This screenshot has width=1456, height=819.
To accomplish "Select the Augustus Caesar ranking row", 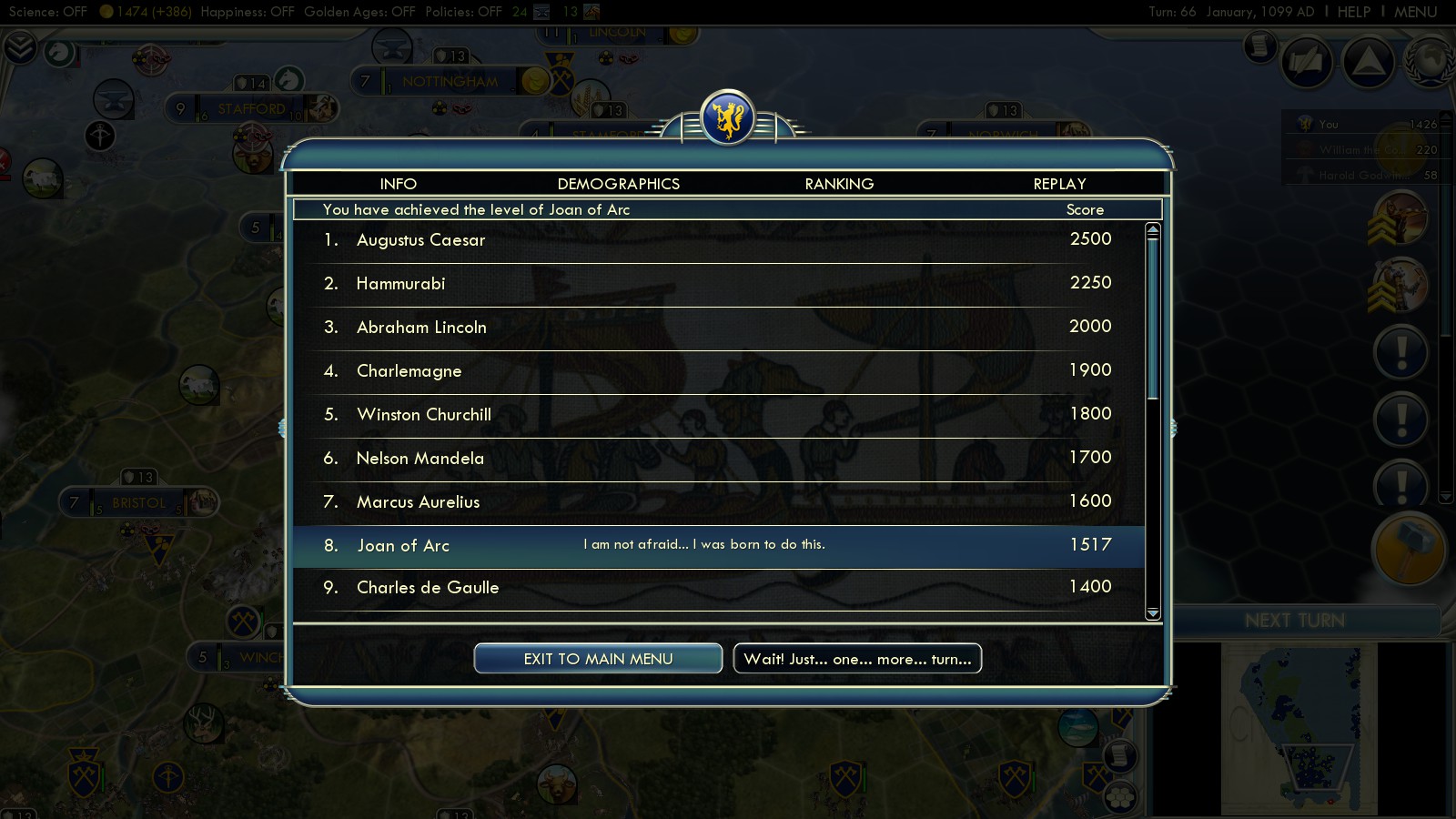I will (x=719, y=240).
